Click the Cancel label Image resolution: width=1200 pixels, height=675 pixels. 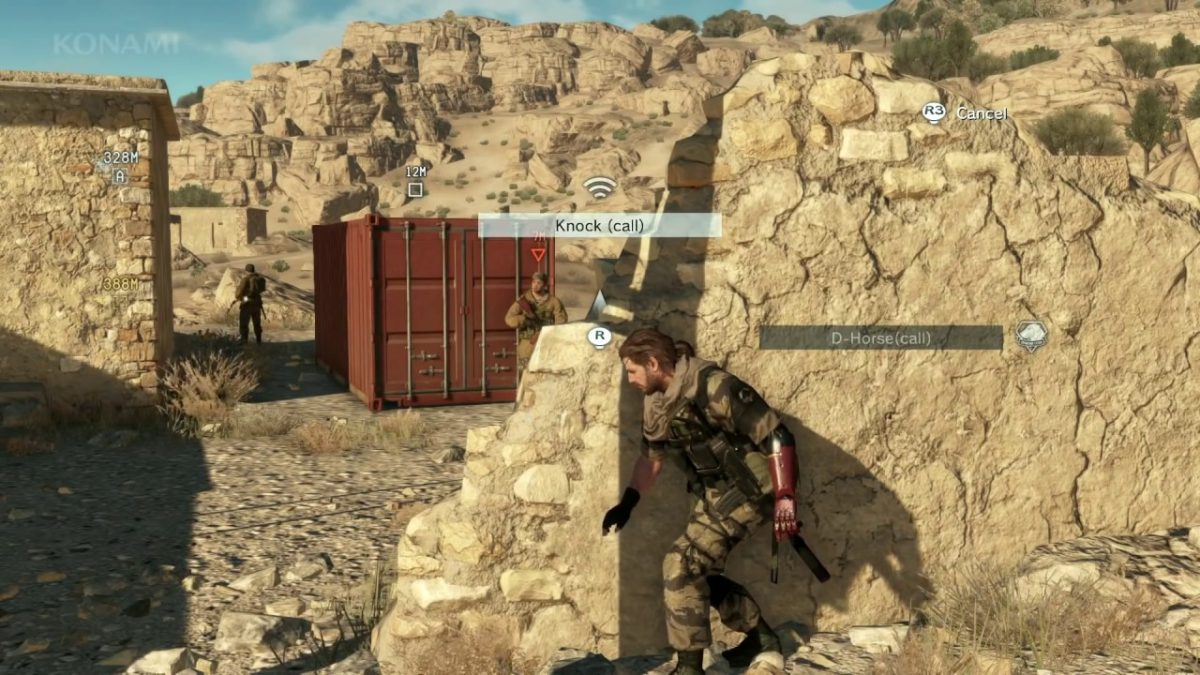tap(981, 113)
